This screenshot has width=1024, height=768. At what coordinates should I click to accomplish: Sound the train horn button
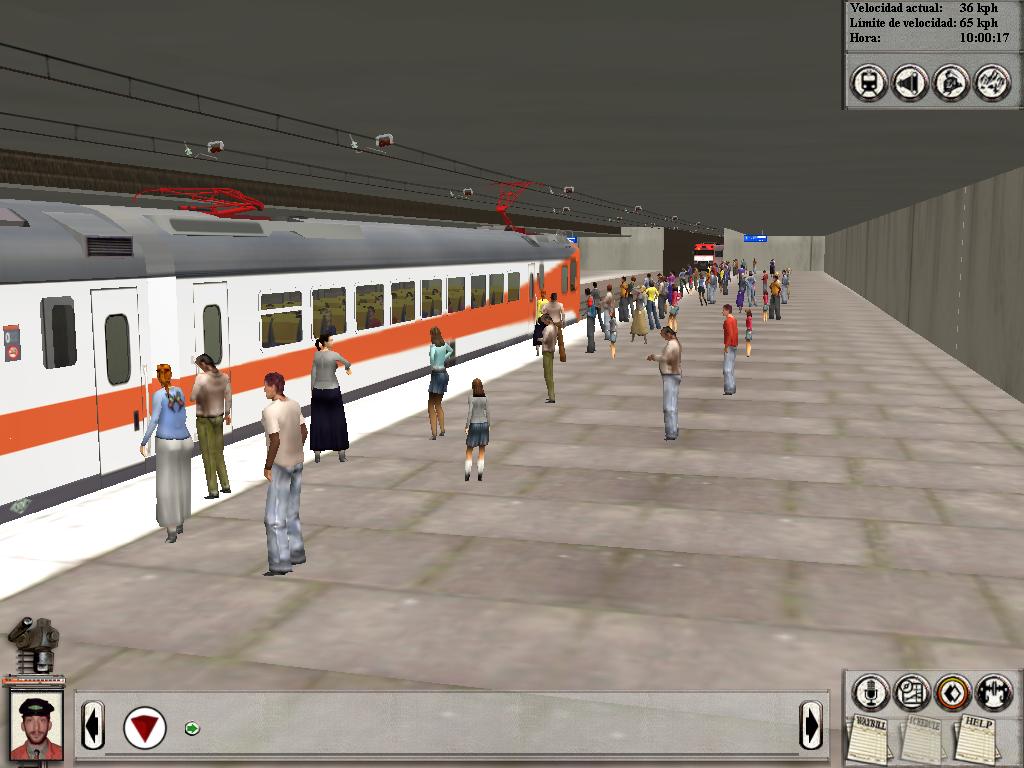click(x=910, y=82)
